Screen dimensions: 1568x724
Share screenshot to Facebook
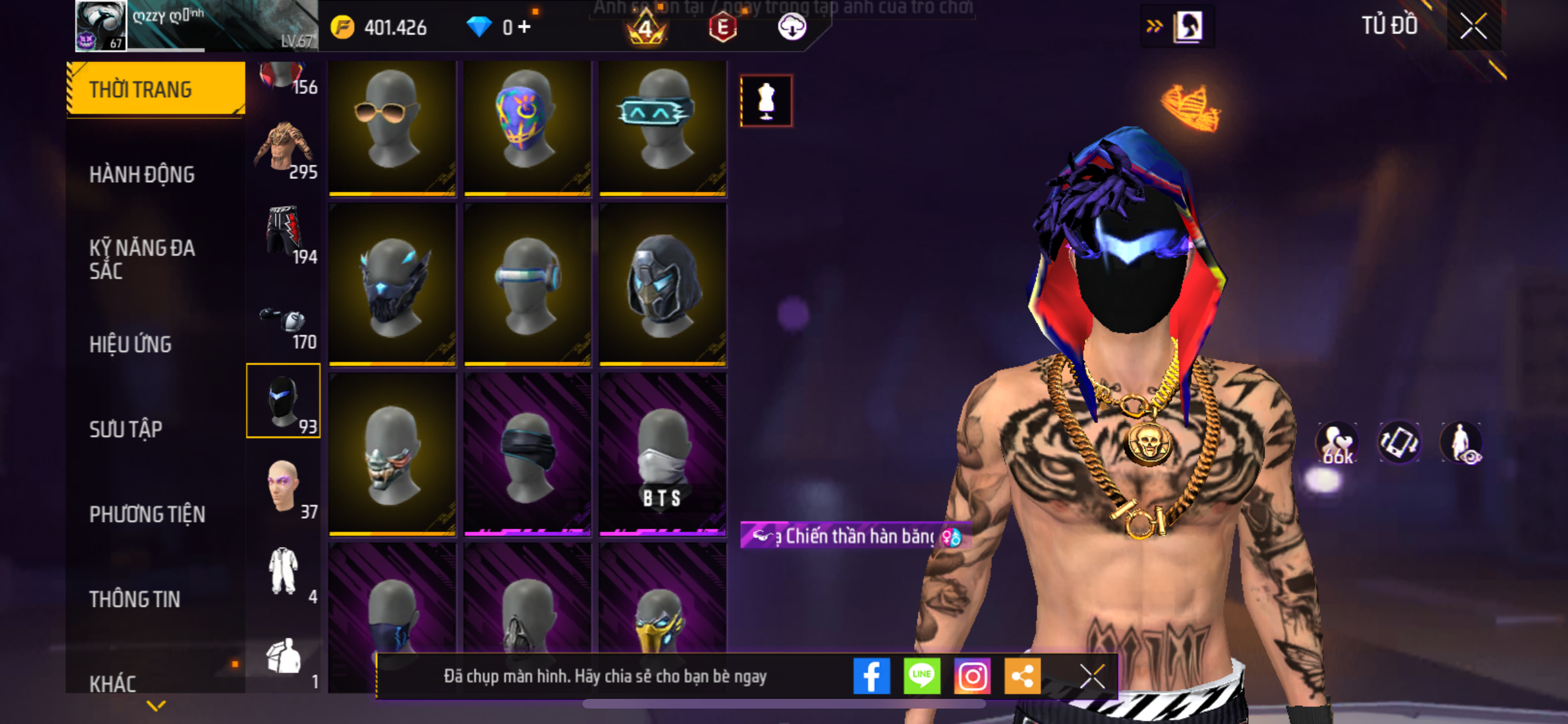(872, 676)
